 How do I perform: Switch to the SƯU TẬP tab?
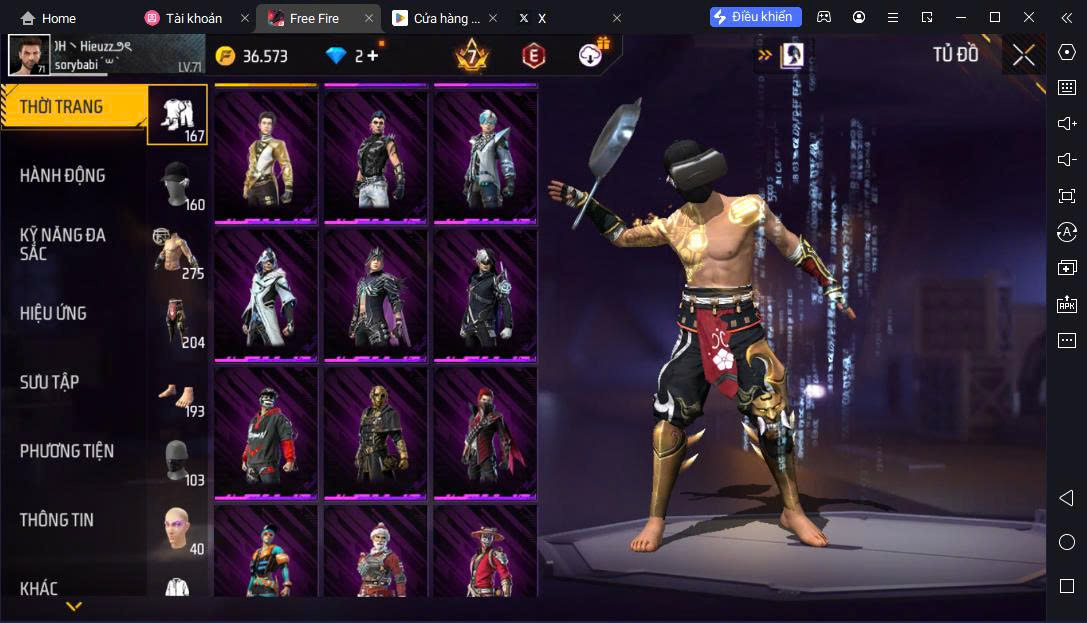(x=75, y=382)
